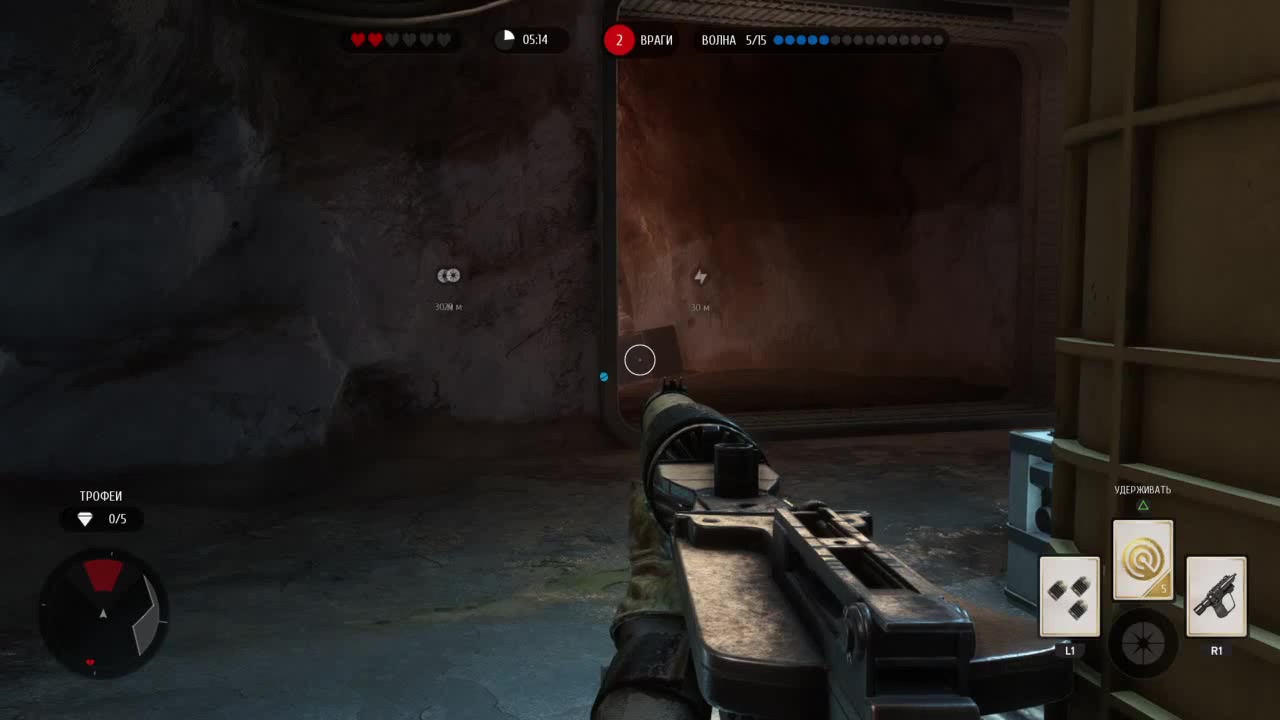Choose the blaster pistol star card
This screenshot has width=1280, height=720.
coord(1216,597)
